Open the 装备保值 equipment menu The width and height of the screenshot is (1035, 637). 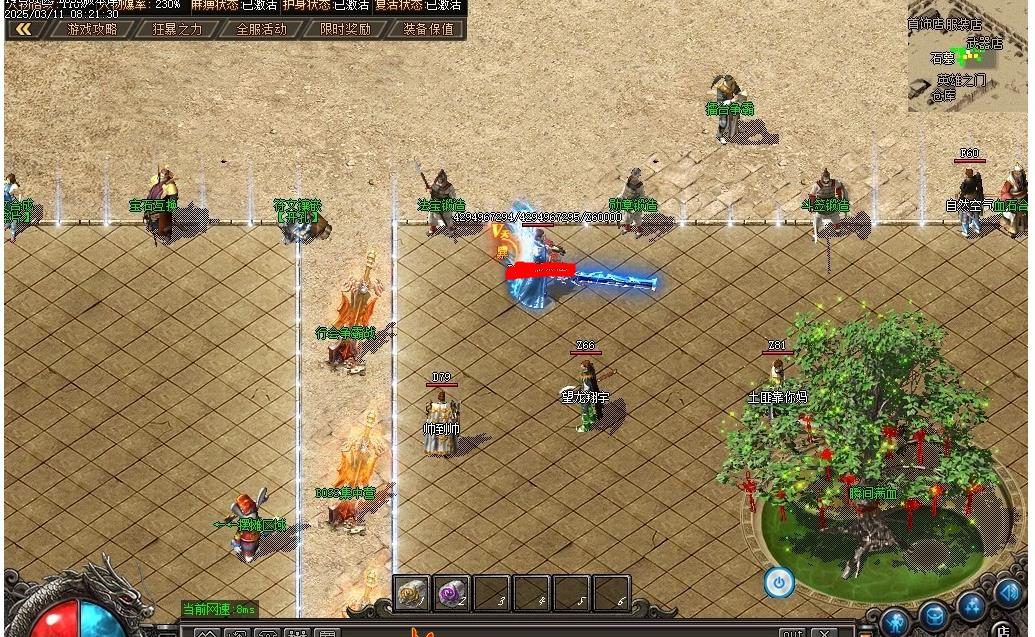[428, 29]
